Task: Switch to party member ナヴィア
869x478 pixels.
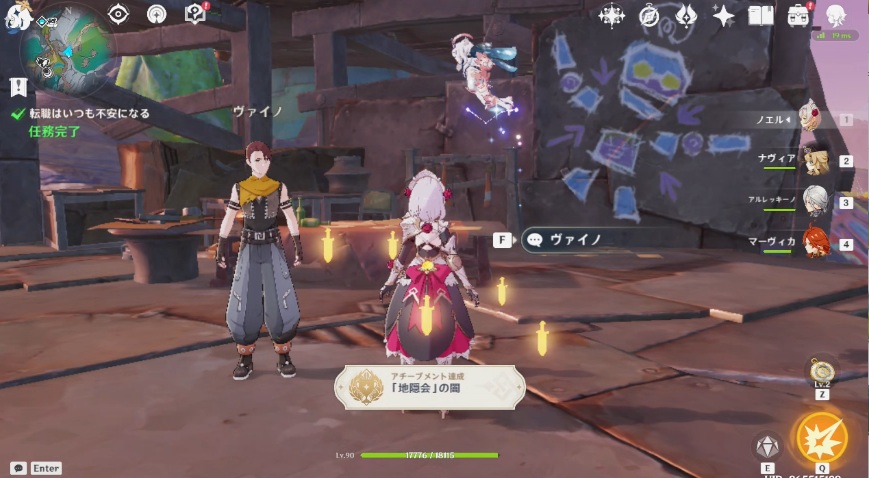Action: click(815, 161)
